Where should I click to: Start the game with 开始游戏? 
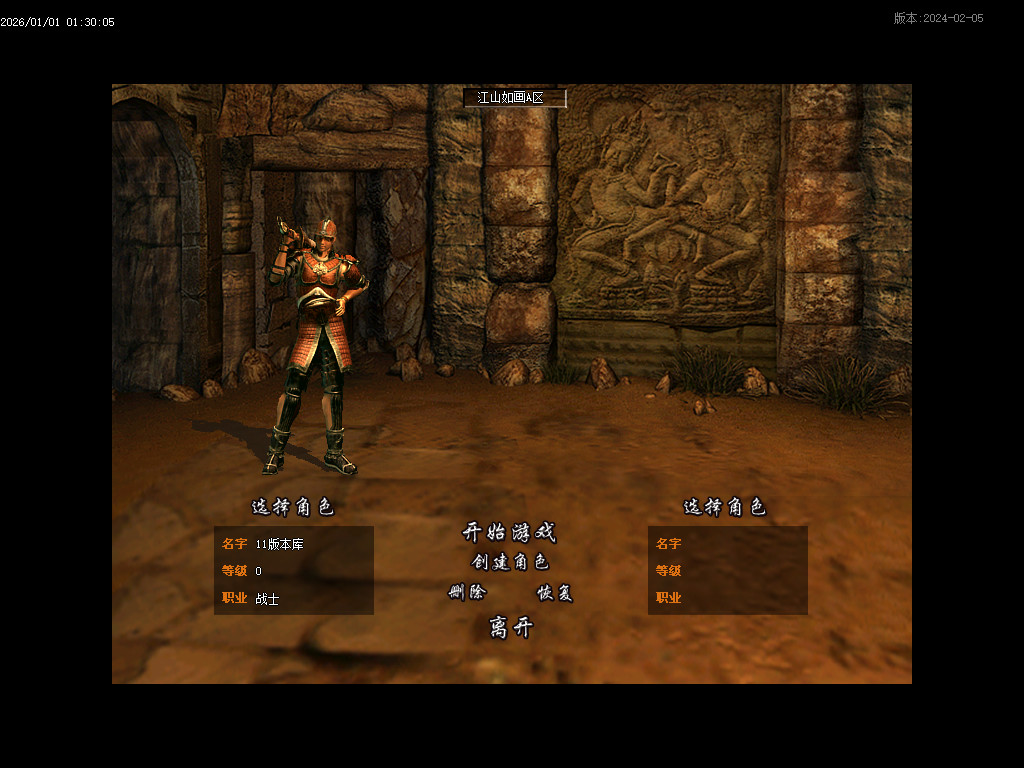[x=509, y=532]
